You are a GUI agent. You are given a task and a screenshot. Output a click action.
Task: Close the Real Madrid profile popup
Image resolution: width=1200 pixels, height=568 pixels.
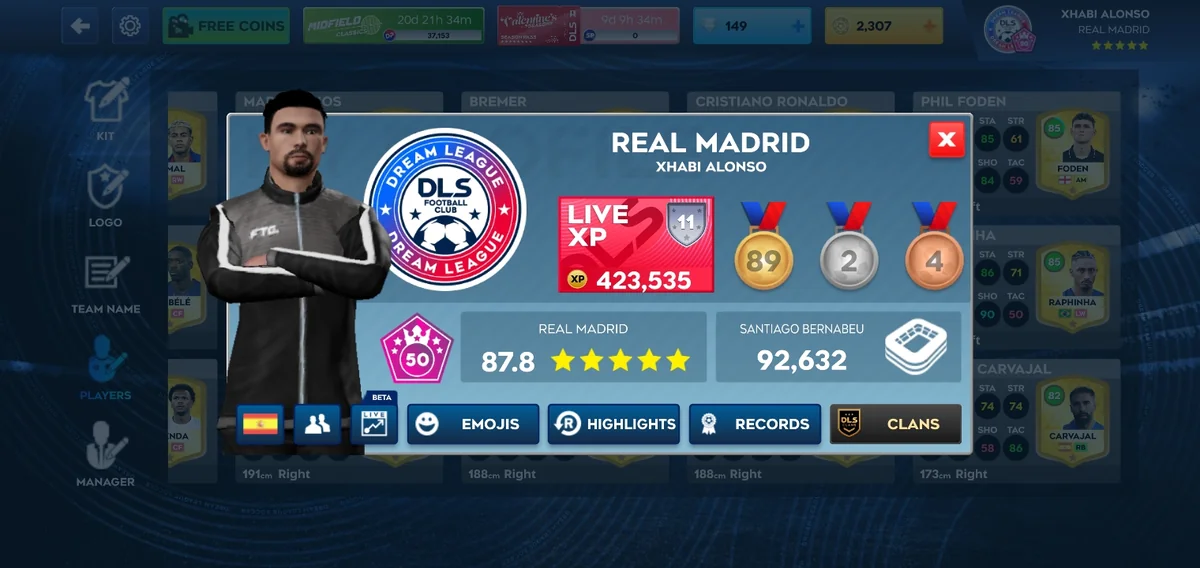946,140
